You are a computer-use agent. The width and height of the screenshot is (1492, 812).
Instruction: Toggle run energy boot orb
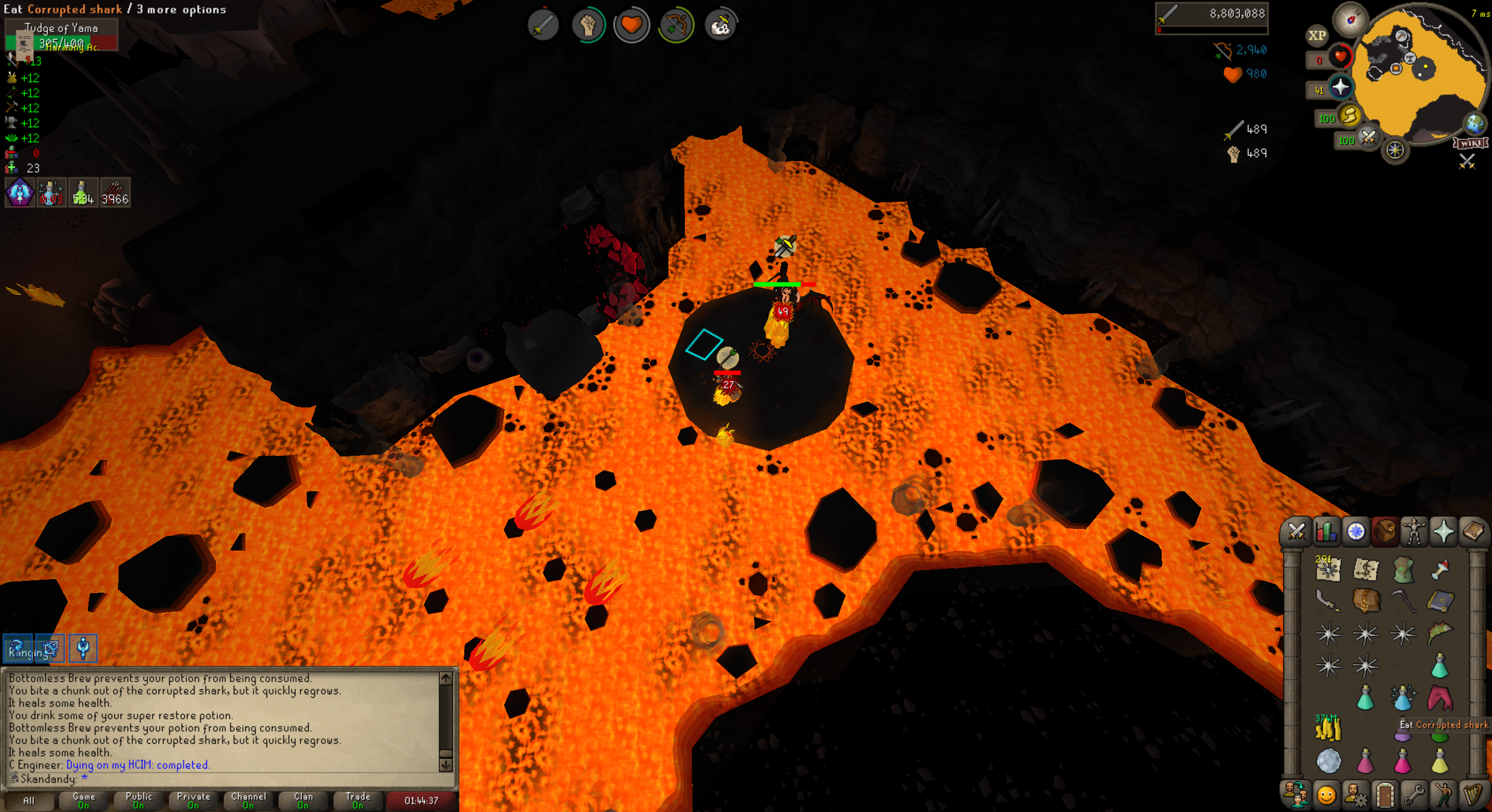1350,116
